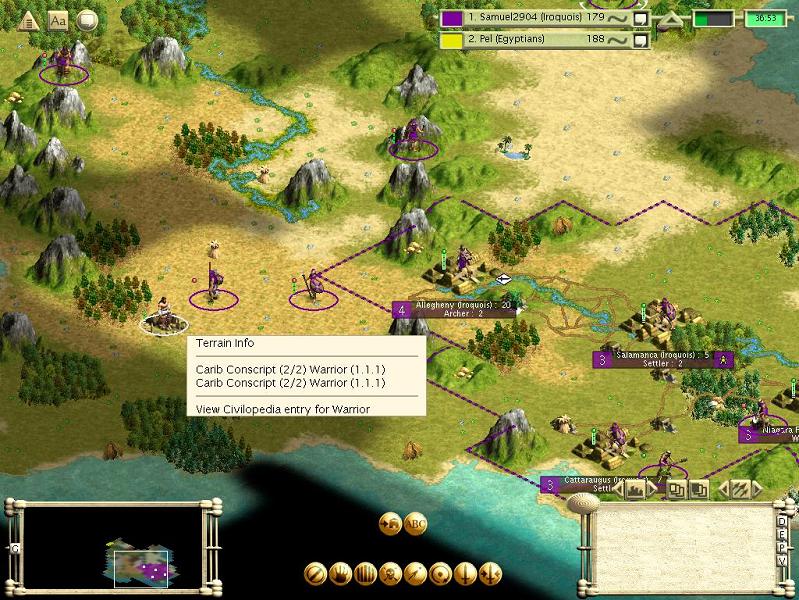
Task: Click the ABC rename unit button
Action: [x=415, y=523]
